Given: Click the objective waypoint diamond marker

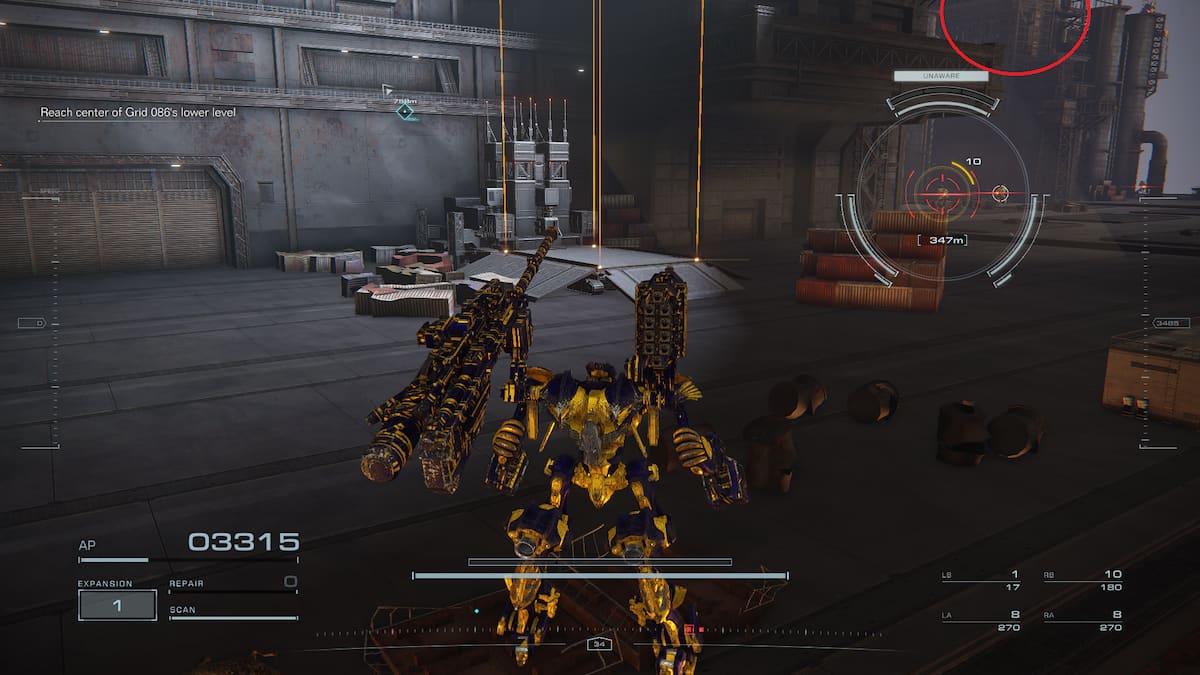Looking at the screenshot, I should [x=404, y=111].
